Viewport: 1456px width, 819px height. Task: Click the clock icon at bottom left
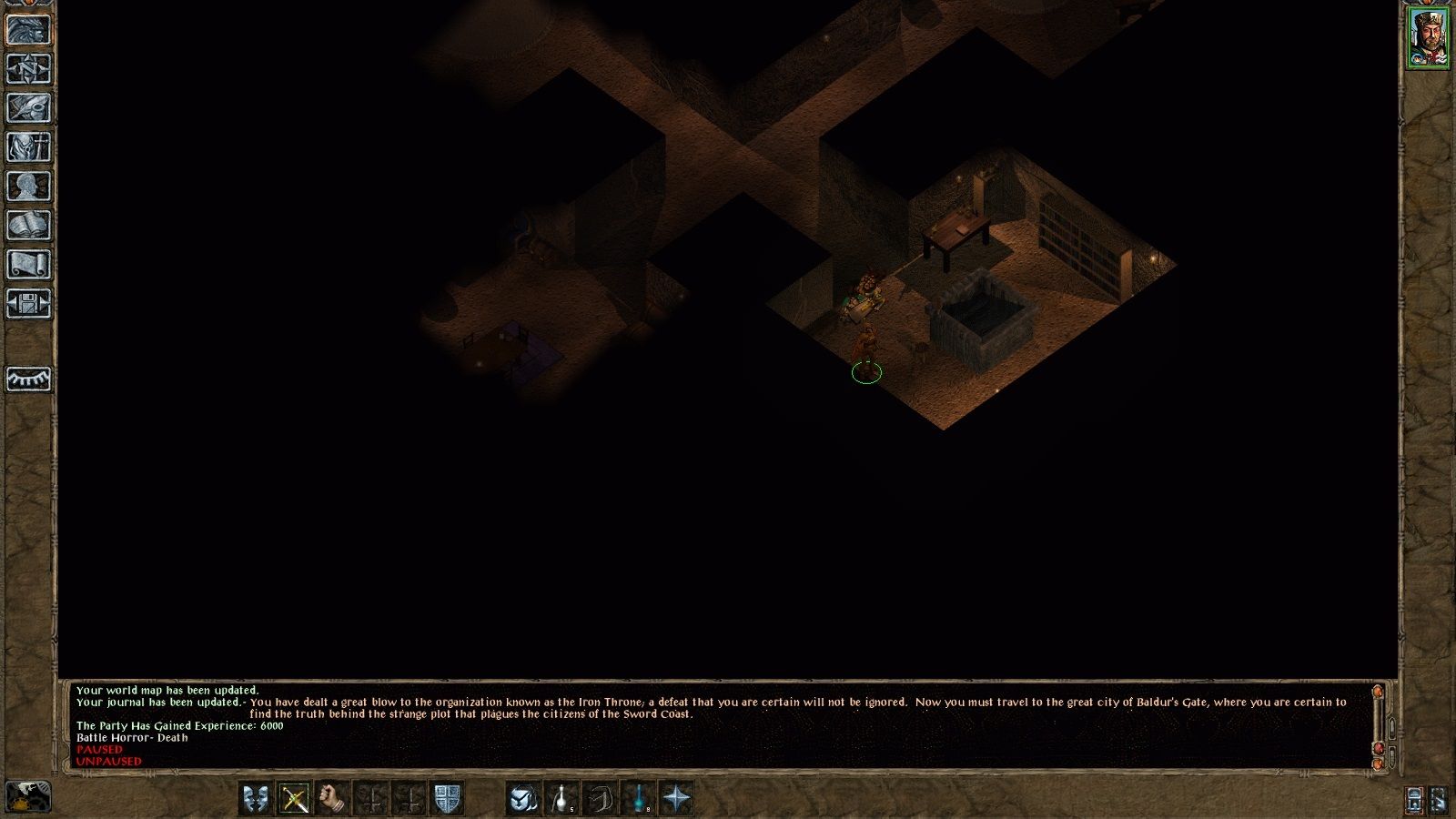(28, 797)
